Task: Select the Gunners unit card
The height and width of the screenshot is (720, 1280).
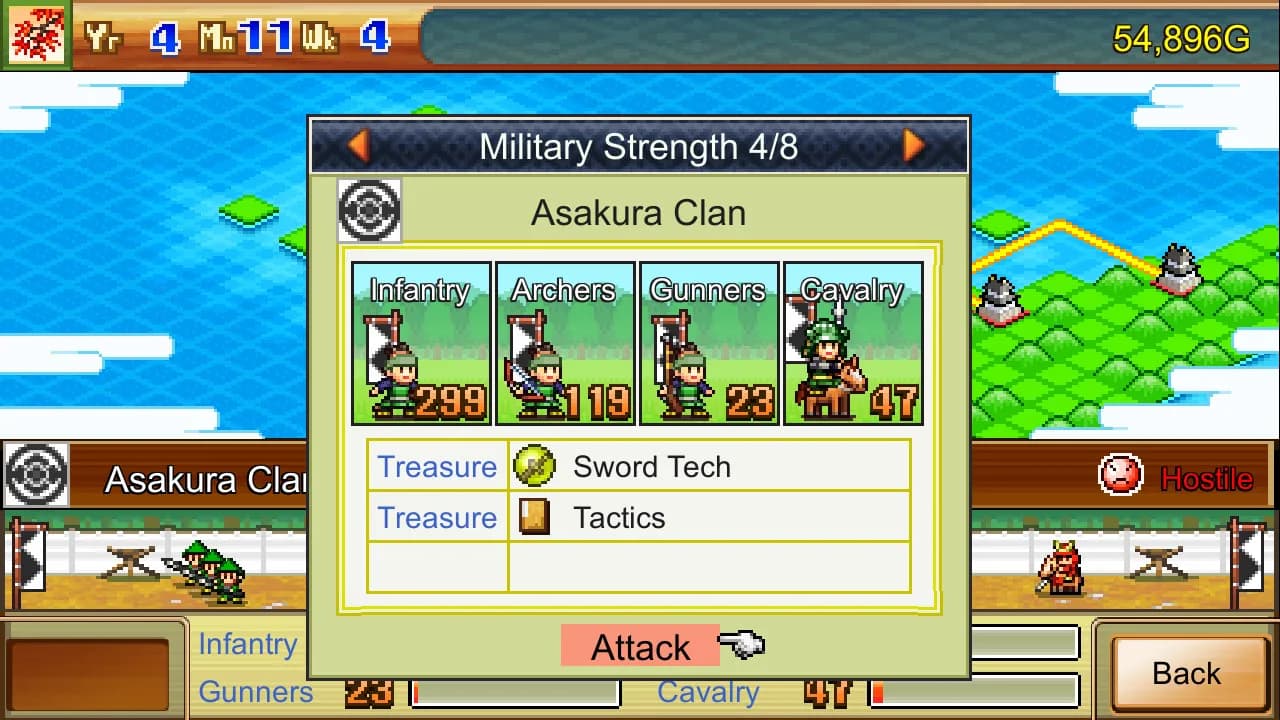Action: (709, 343)
